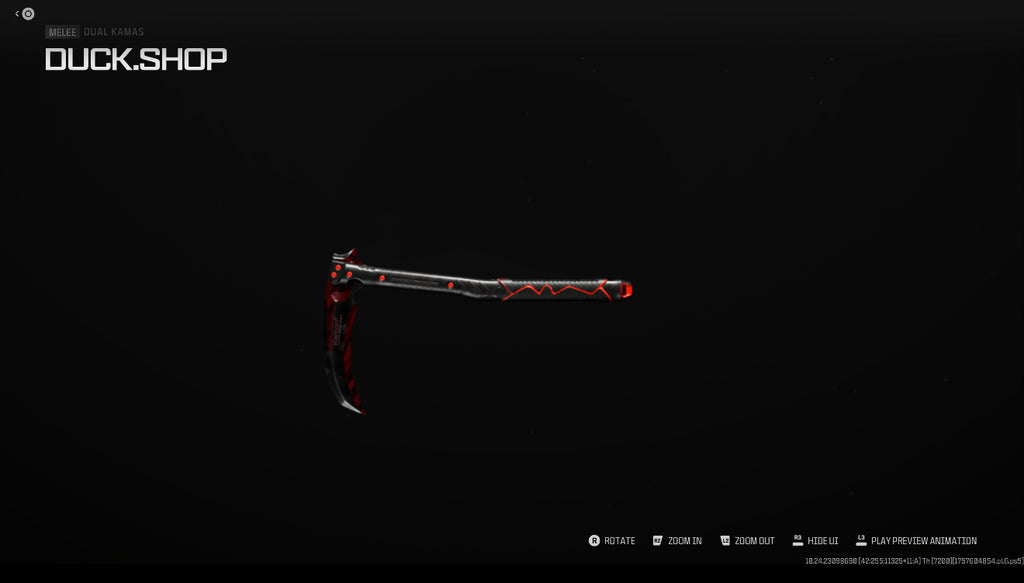Viewport: 1024px width, 583px height.
Task: Go back using the top-left arrow
Action: 18,14
